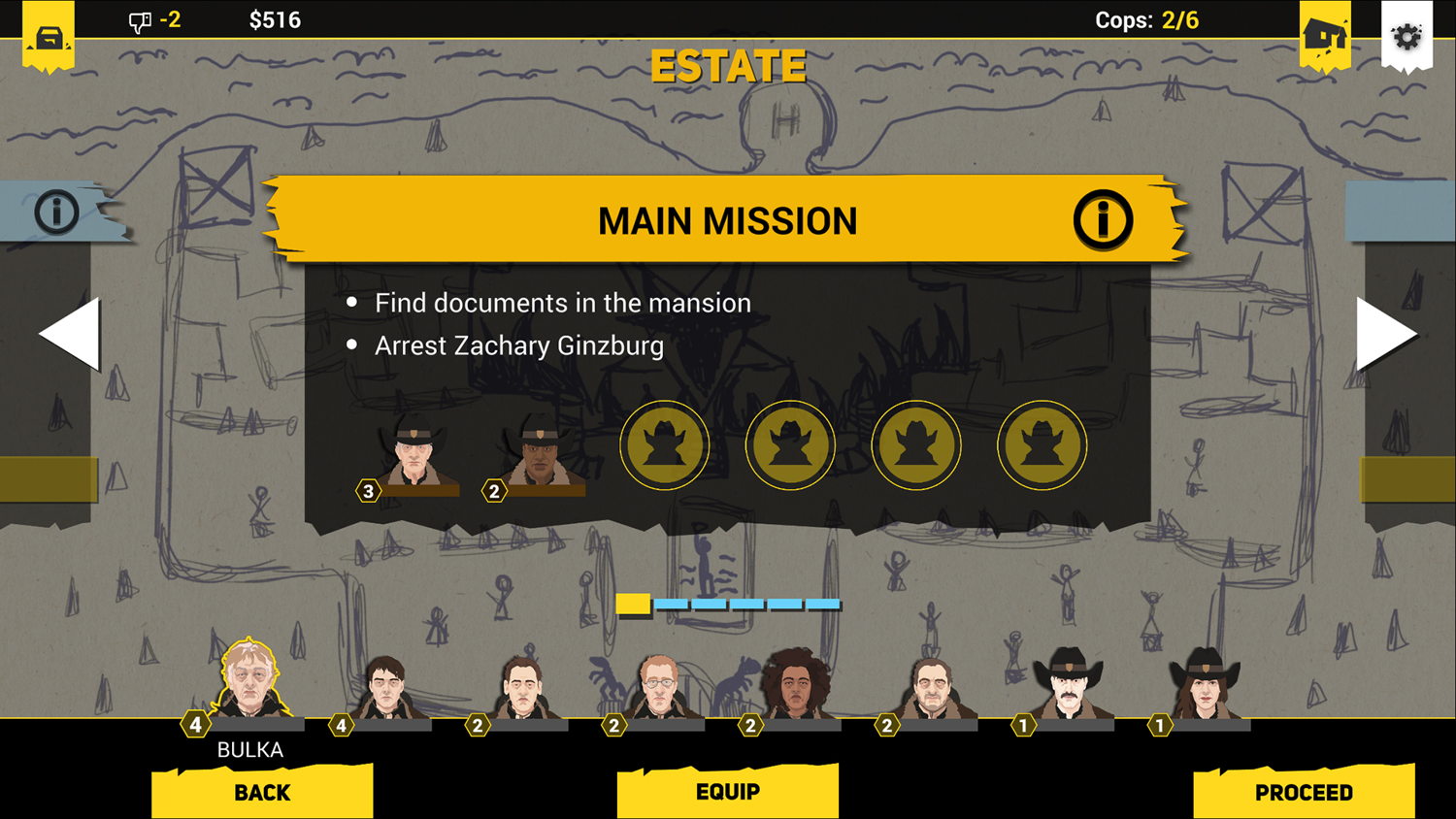Click the info icon on the blue side tab
This screenshot has height=819, width=1456.
click(x=56, y=211)
